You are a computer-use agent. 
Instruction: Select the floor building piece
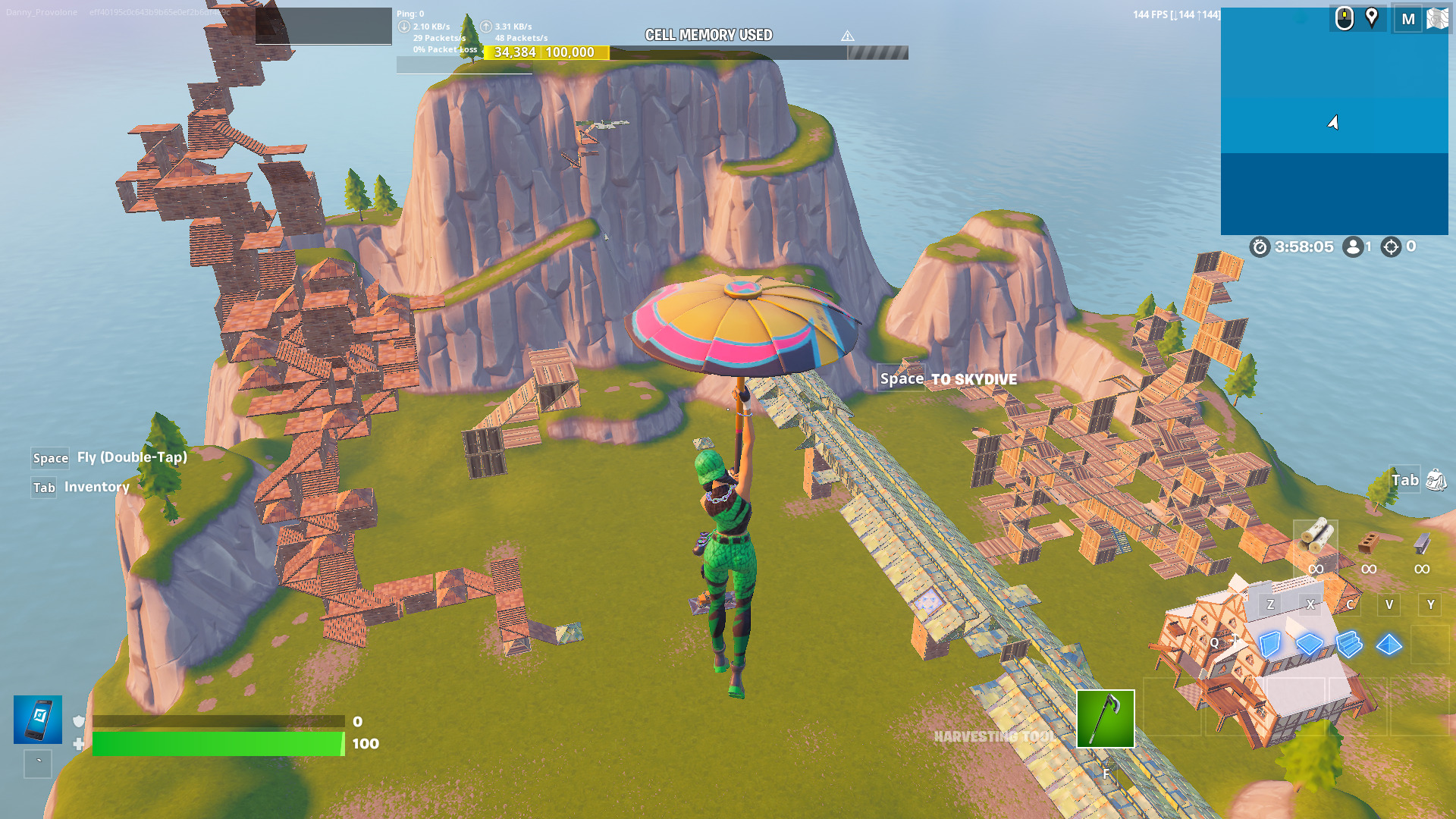1309,645
